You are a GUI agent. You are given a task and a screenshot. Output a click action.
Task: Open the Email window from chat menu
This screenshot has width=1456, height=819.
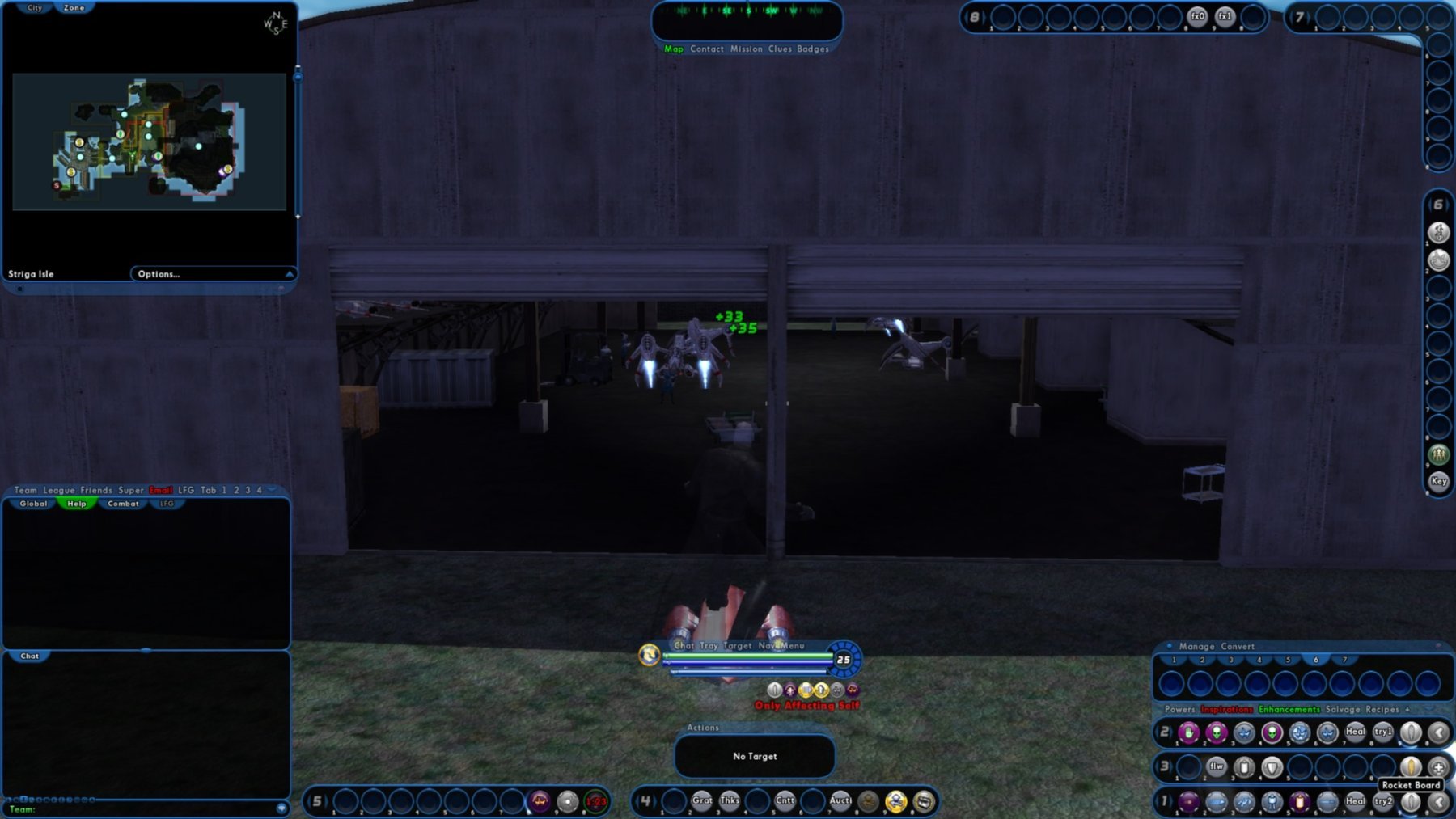tap(160, 490)
